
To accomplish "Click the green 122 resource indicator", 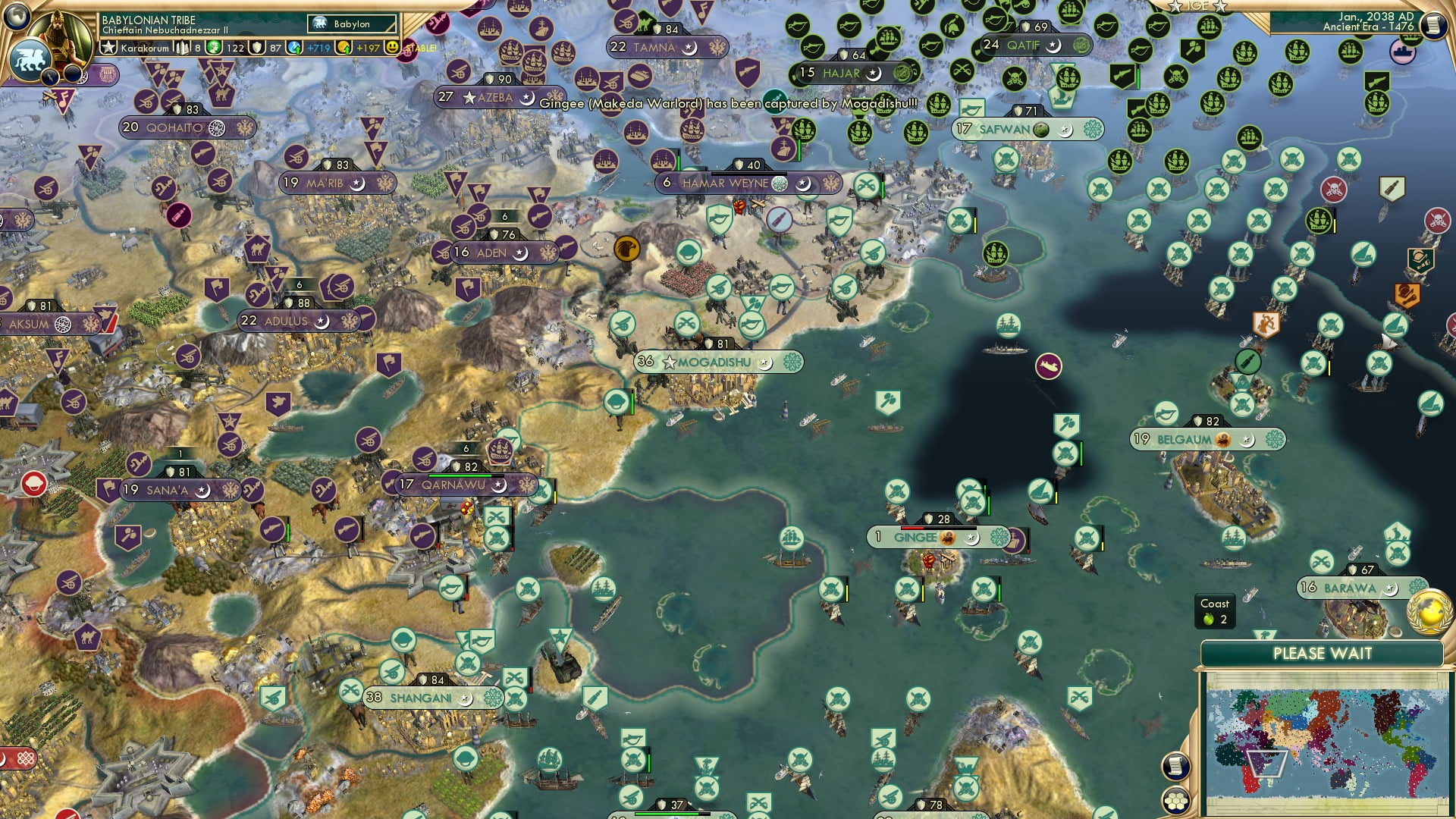I will [226, 47].
